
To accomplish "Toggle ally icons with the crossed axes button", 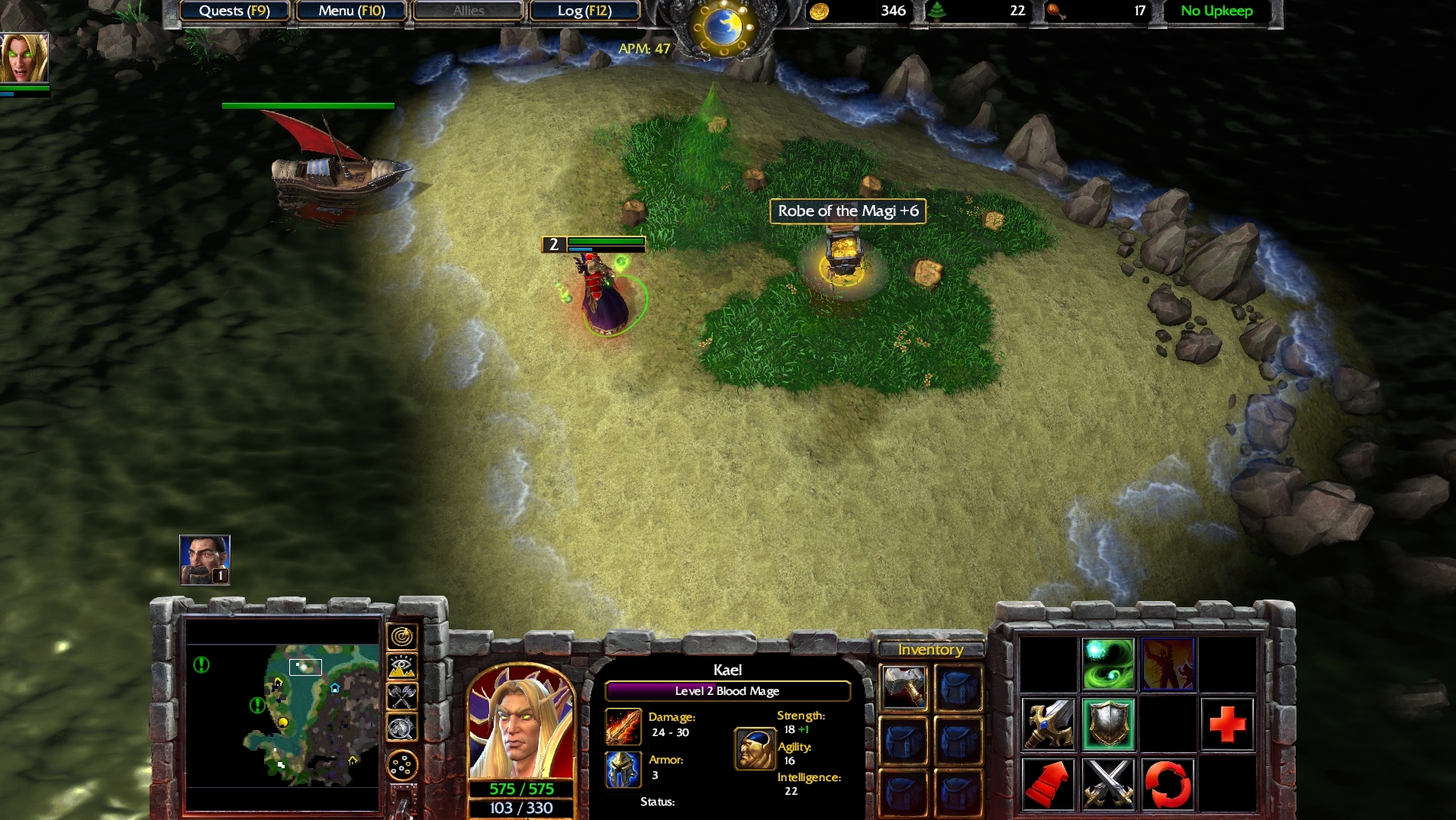I will 404,696.
